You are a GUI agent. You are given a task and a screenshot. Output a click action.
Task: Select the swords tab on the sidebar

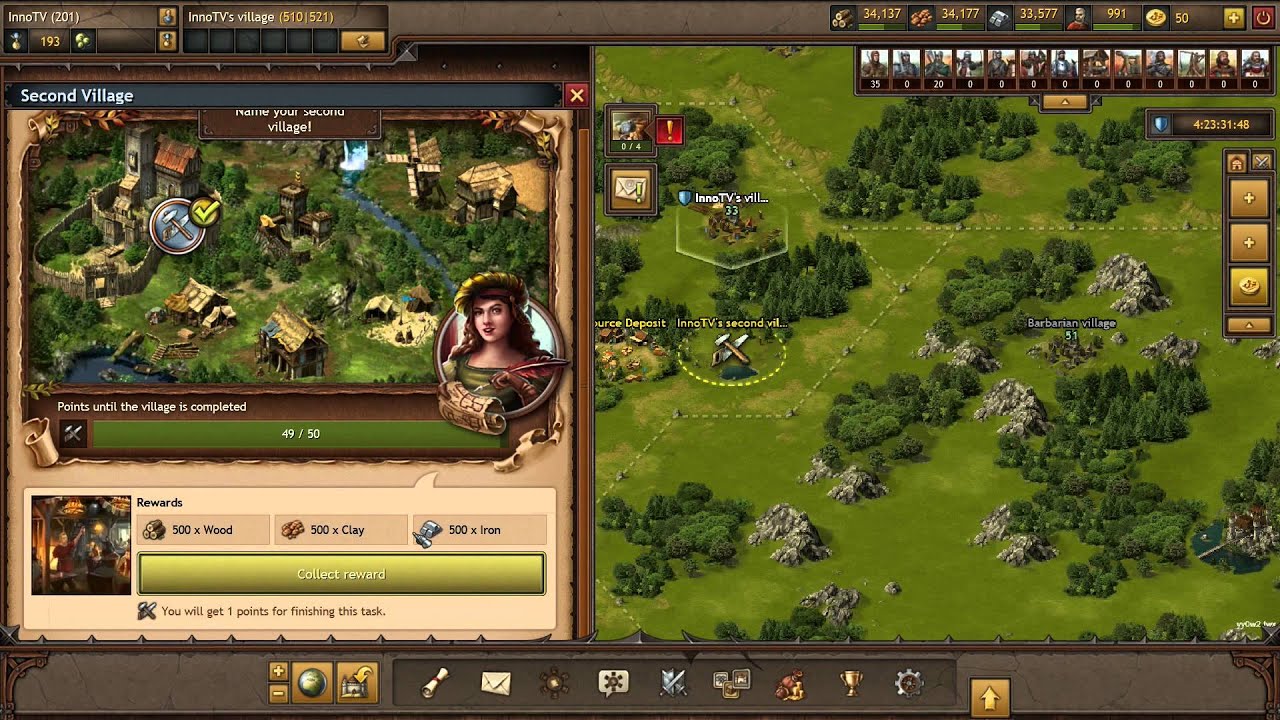point(1263,161)
